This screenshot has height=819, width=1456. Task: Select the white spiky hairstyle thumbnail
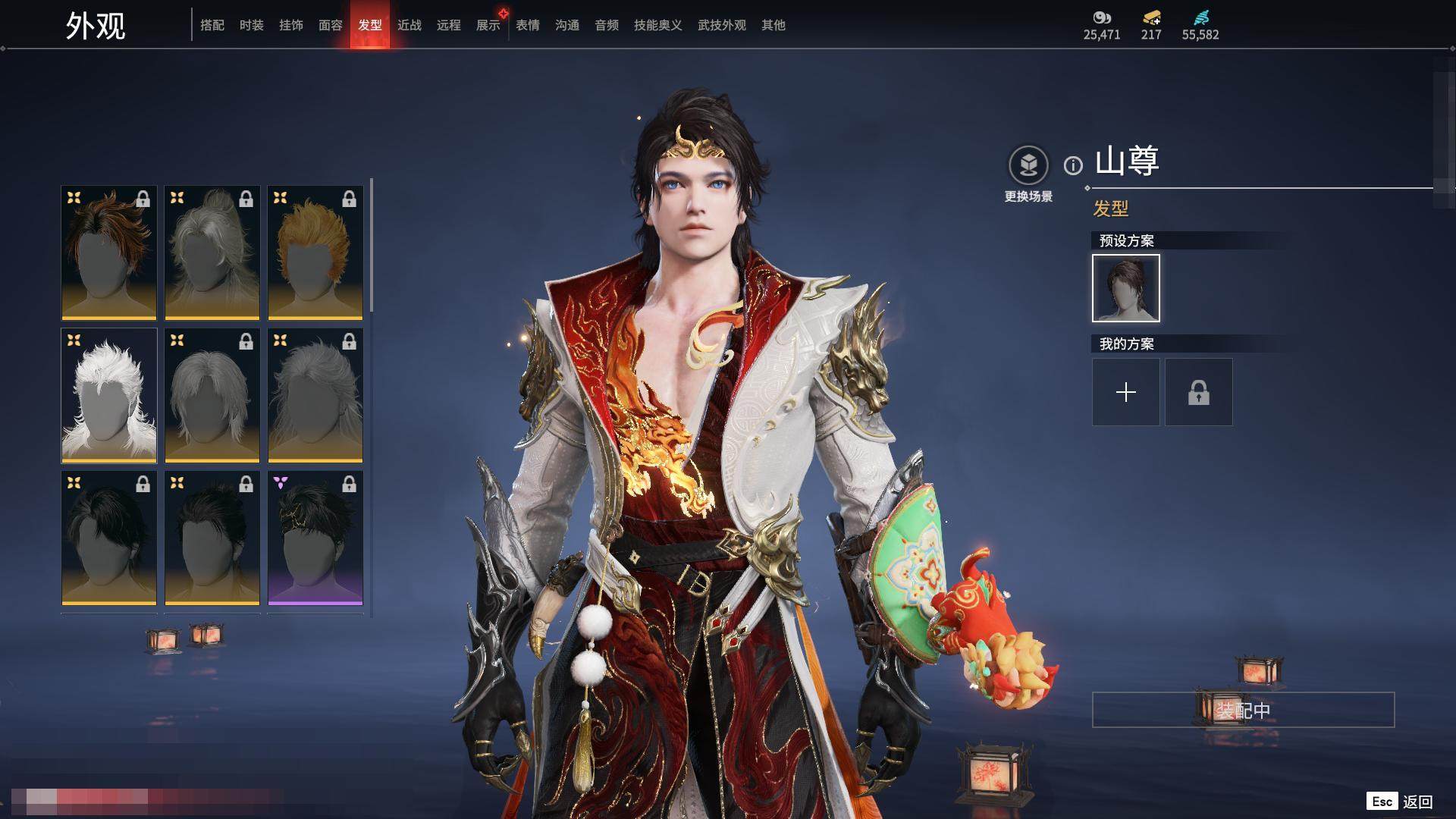tap(109, 395)
